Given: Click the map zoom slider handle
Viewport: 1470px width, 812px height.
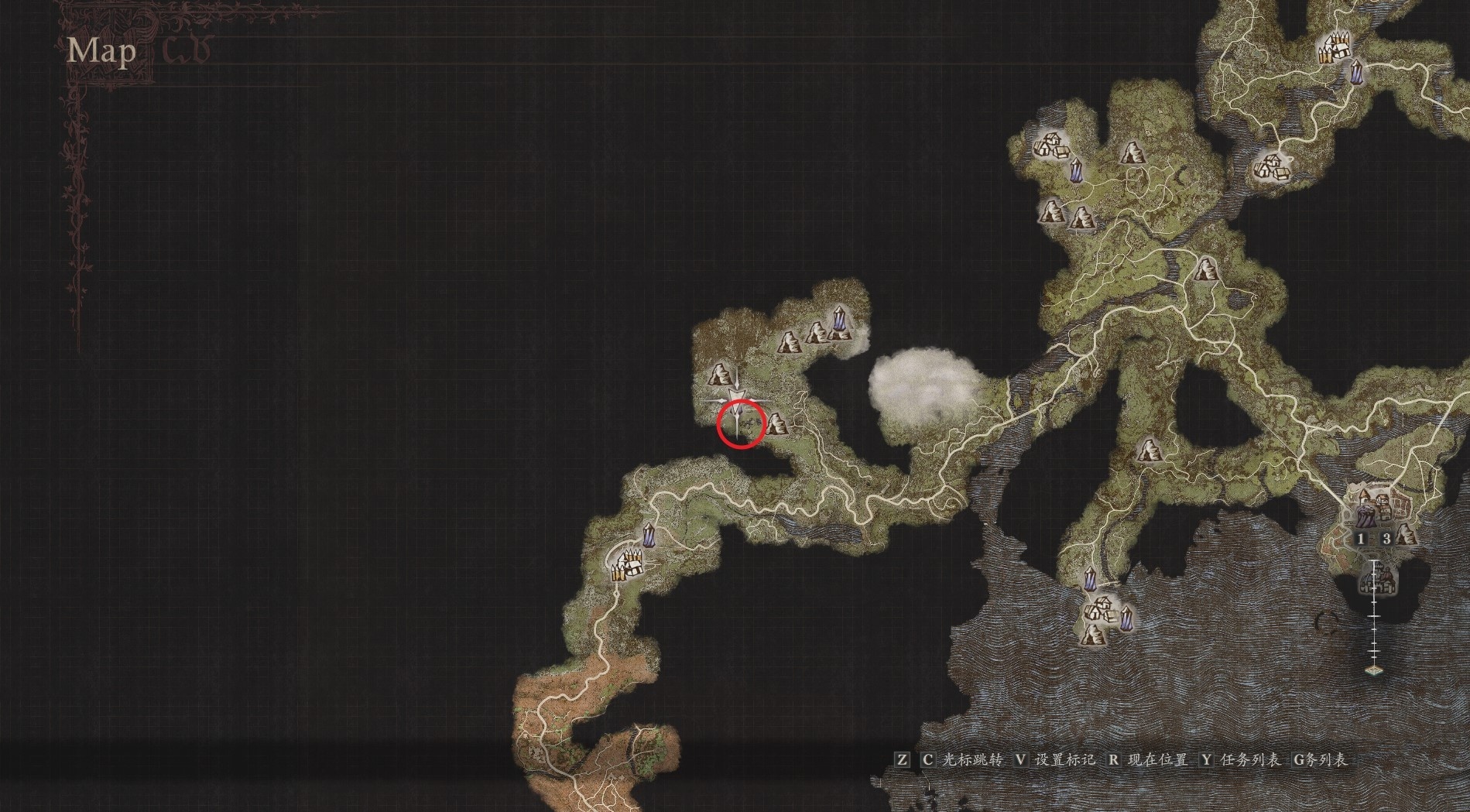Looking at the screenshot, I should pyautogui.click(x=1374, y=670).
